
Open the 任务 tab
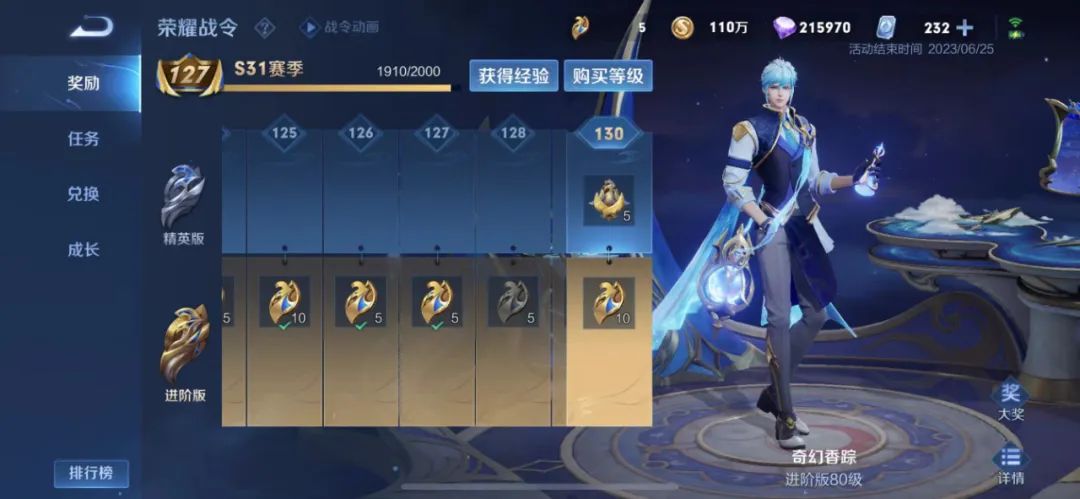click(83, 139)
